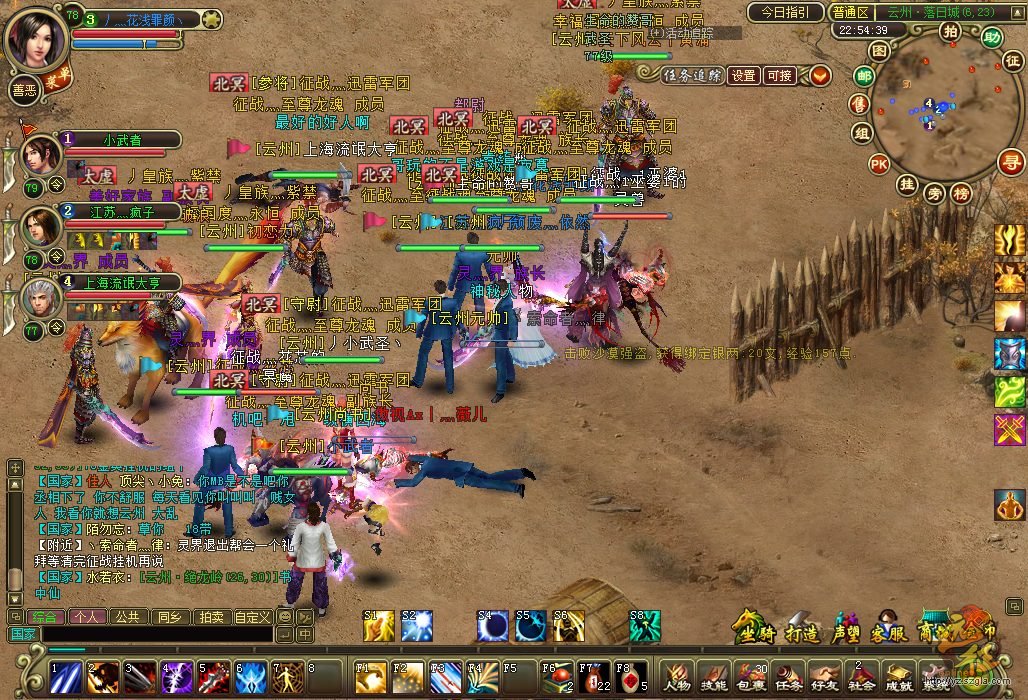
Task: Open the 榜 ranking button
Action: [x=961, y=192]
